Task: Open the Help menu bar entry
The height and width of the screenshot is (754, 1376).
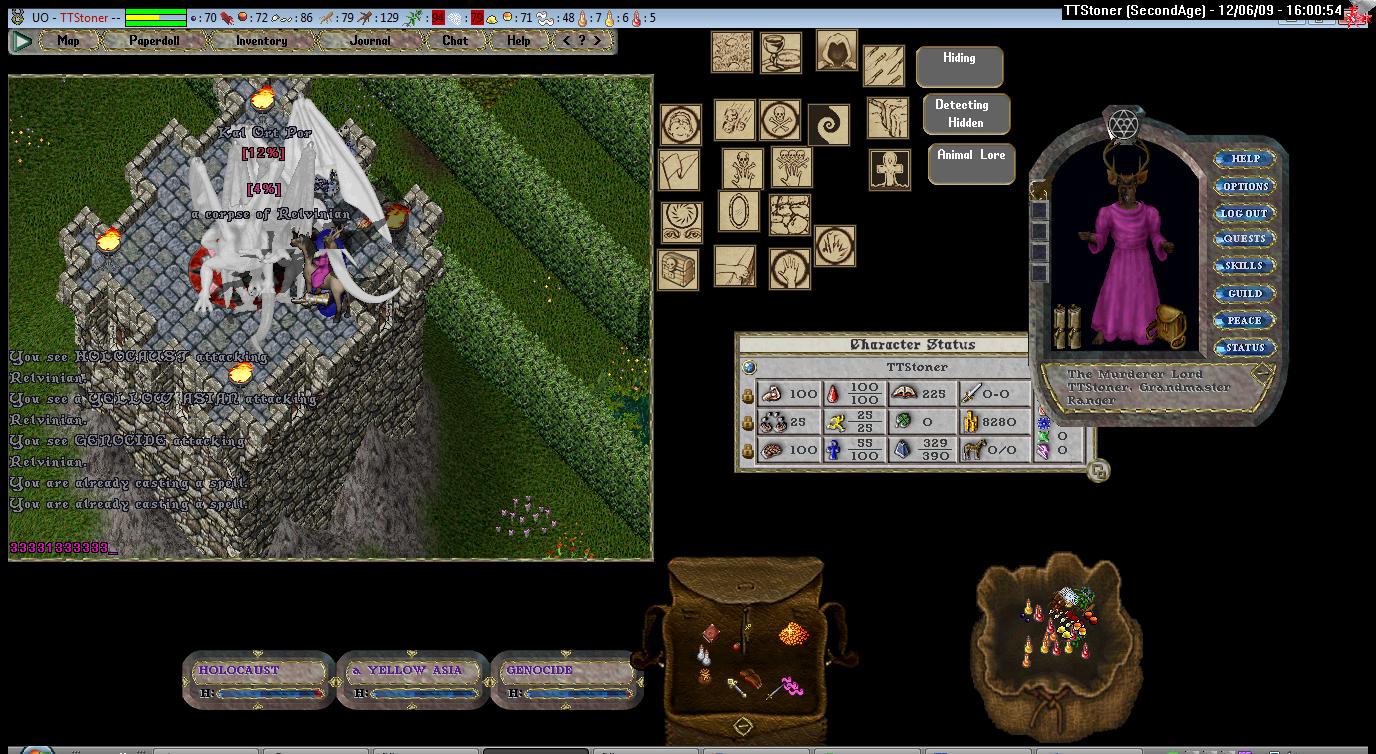Action: [x=518, y=41]
